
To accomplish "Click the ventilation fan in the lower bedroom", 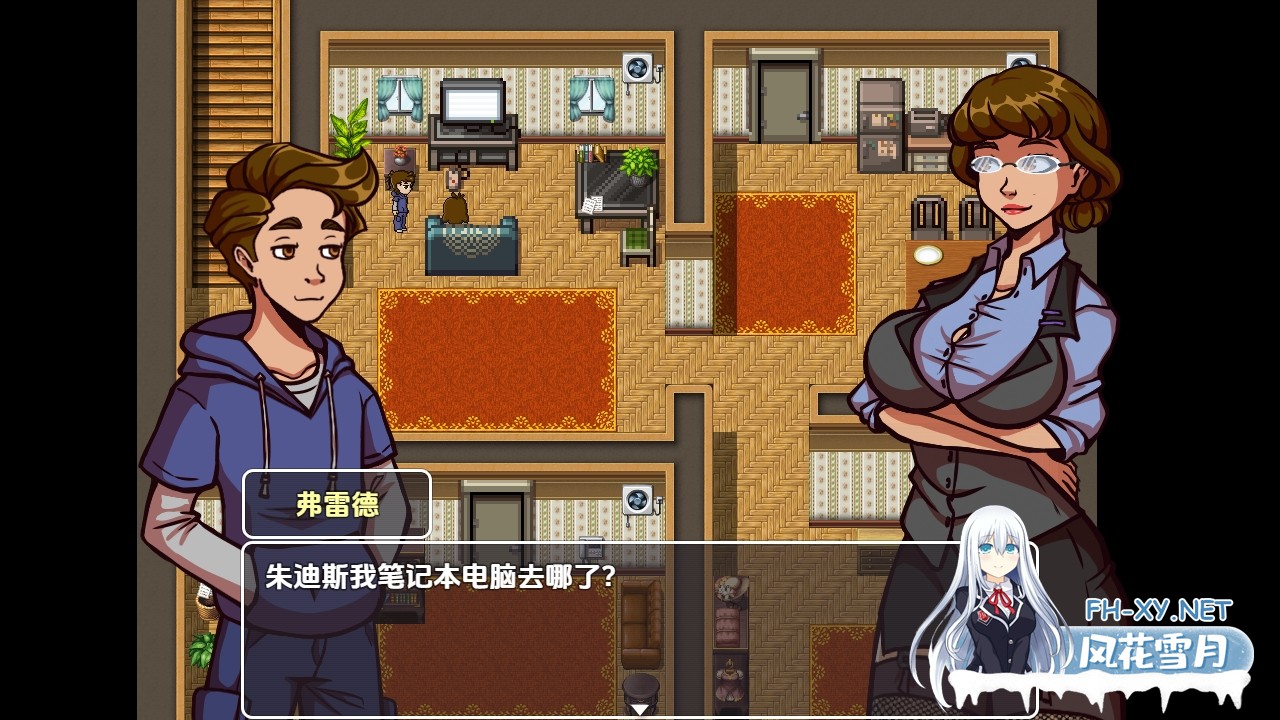I will pos(636,499).
